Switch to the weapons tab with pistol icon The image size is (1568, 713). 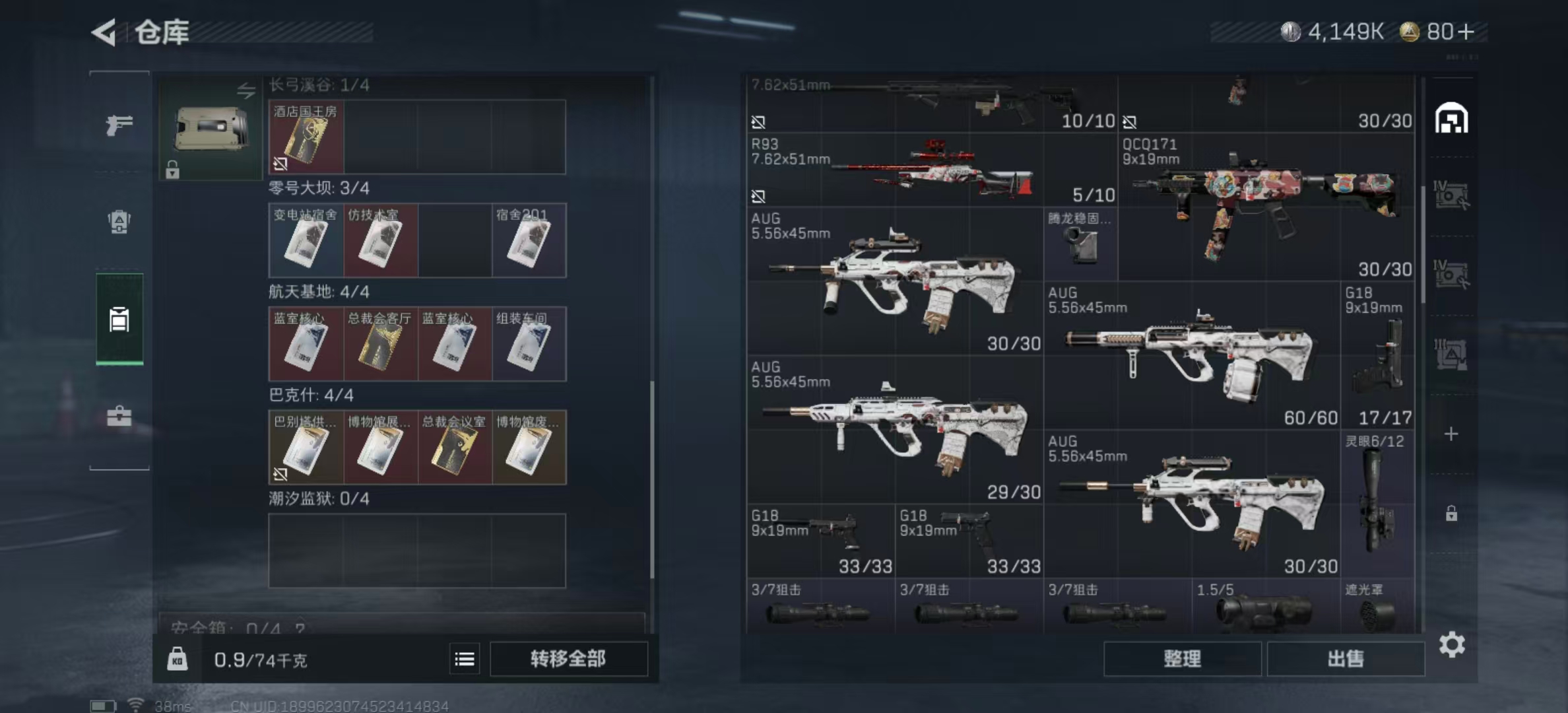point(119,124)
